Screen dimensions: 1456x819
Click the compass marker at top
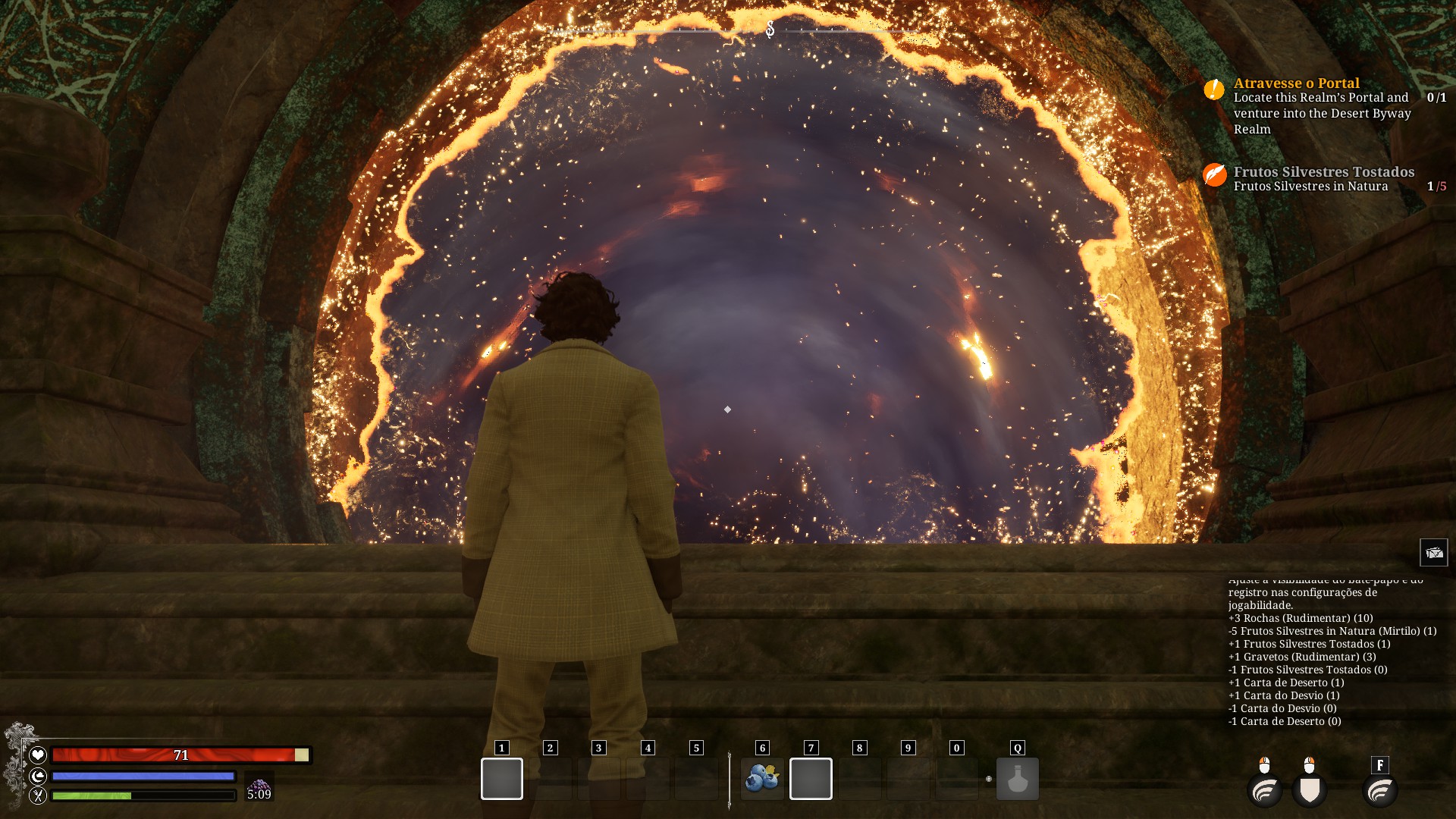click(x=770, y=30)
